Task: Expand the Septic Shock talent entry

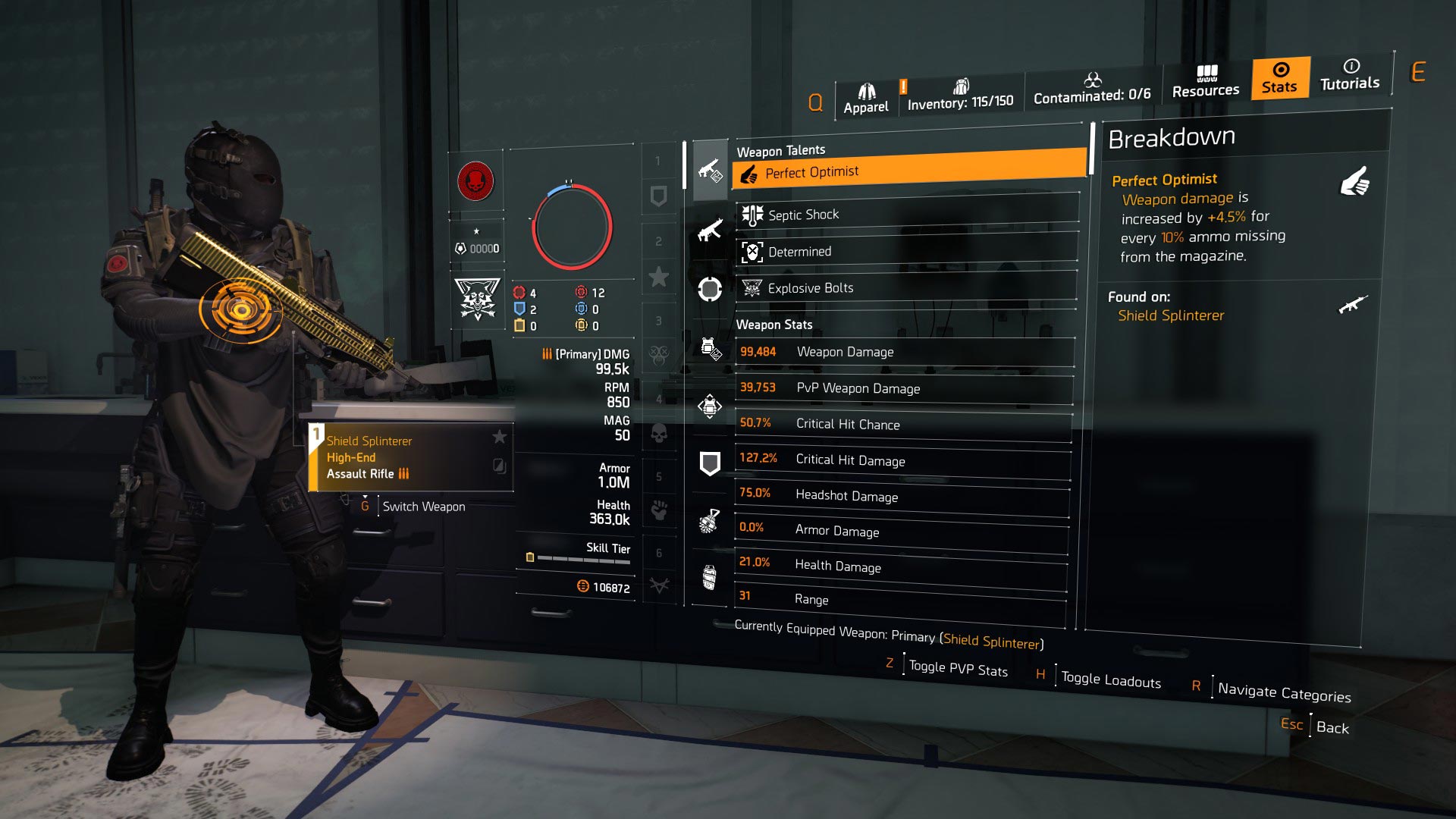Action: pos(902,214)
